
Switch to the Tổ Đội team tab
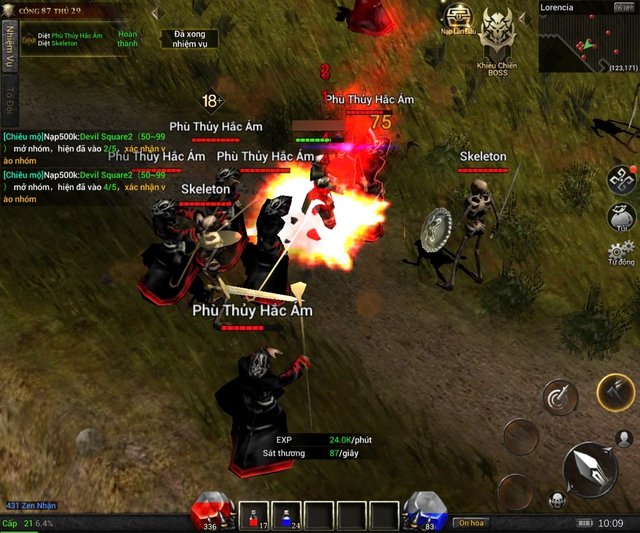tap(9, 98)
